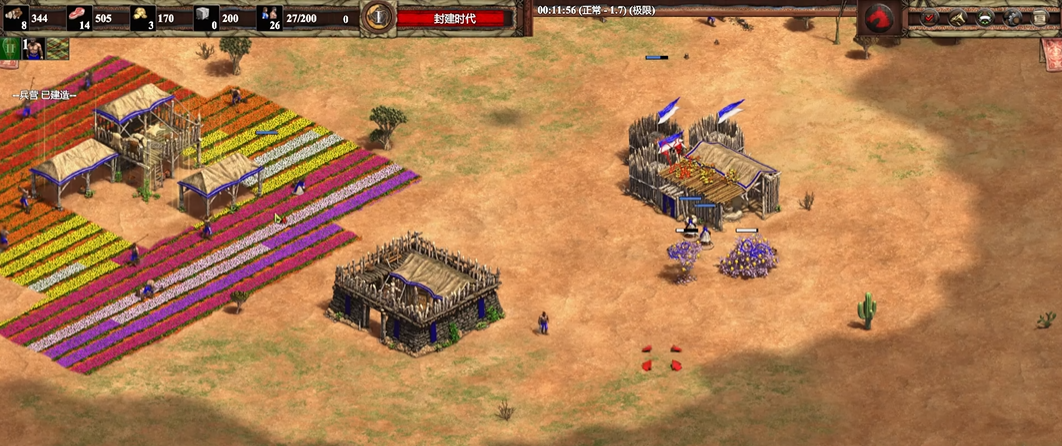Click the stone resource icon
The image size is (1062, 446).
pyautogui.click(x=207, y=15)
